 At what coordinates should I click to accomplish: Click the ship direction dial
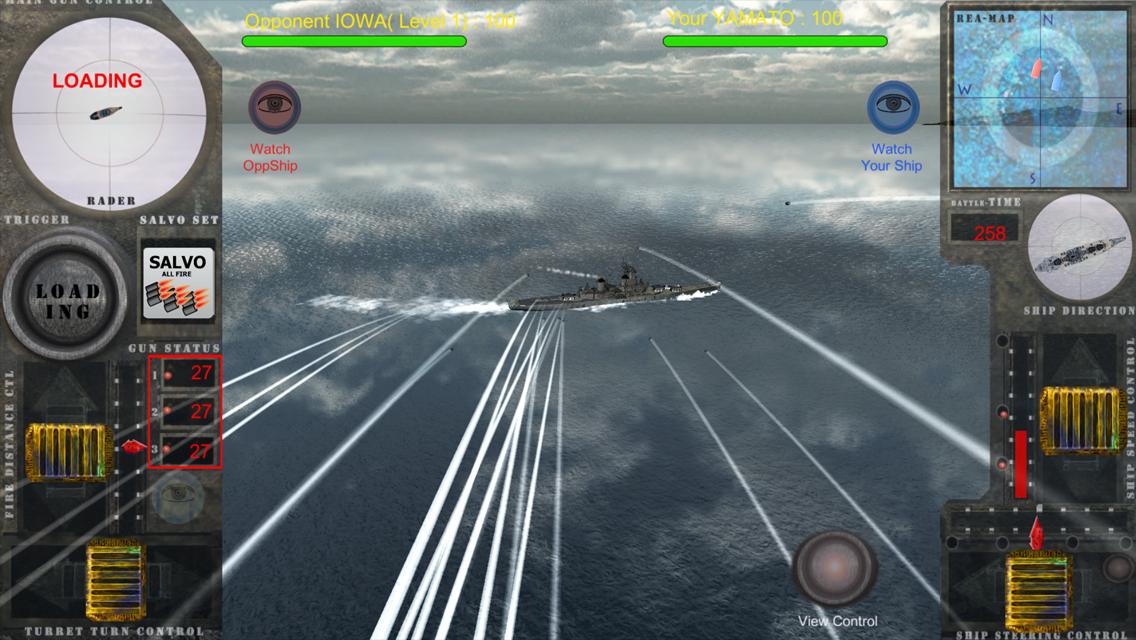point(1078,246)
